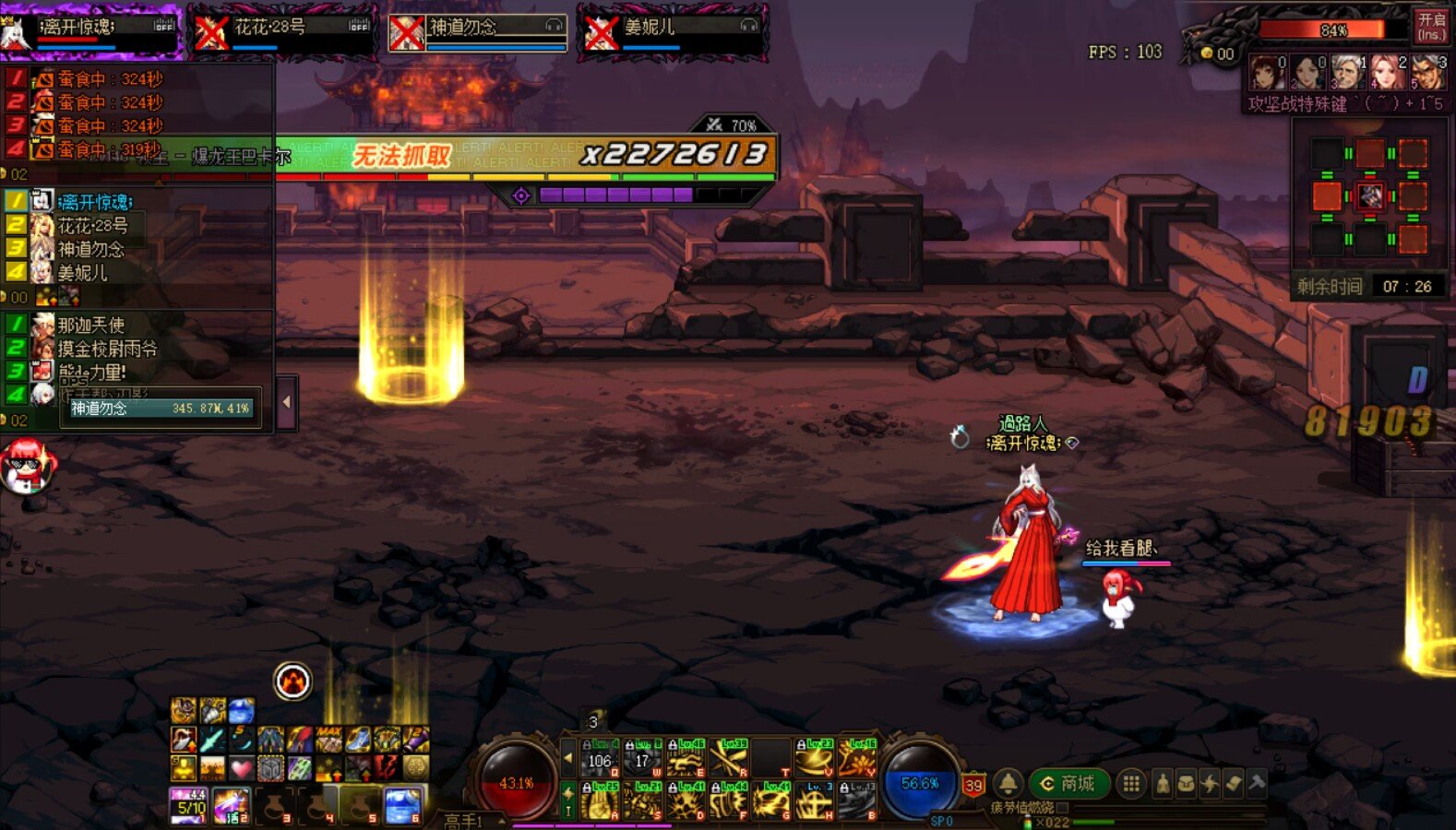Image resolution: width=1456 pixels, height=830 pixels.
Task: Select party member 花花28号 in the list
Action: tap(92, 225)
